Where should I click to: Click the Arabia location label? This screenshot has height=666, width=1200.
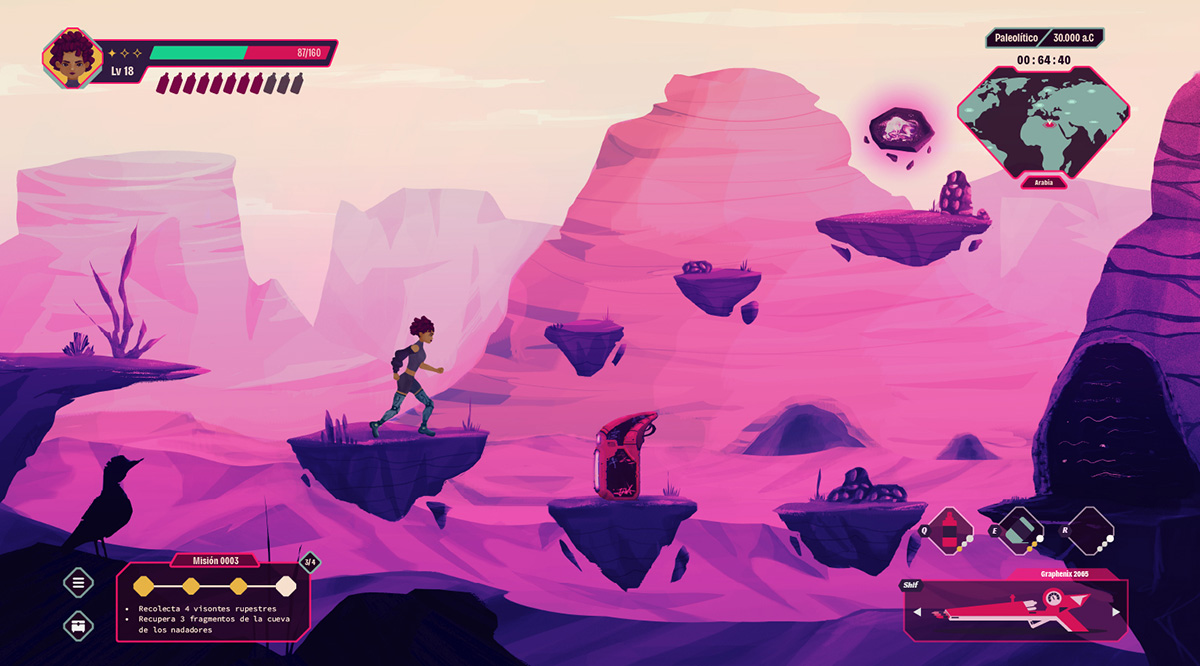(1043, 183)
